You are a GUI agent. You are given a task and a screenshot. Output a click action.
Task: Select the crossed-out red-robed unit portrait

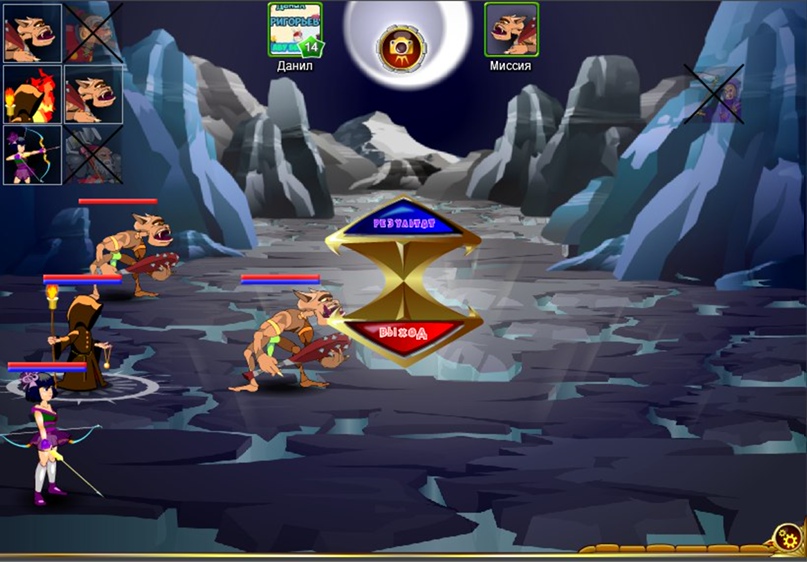(93, 33)
